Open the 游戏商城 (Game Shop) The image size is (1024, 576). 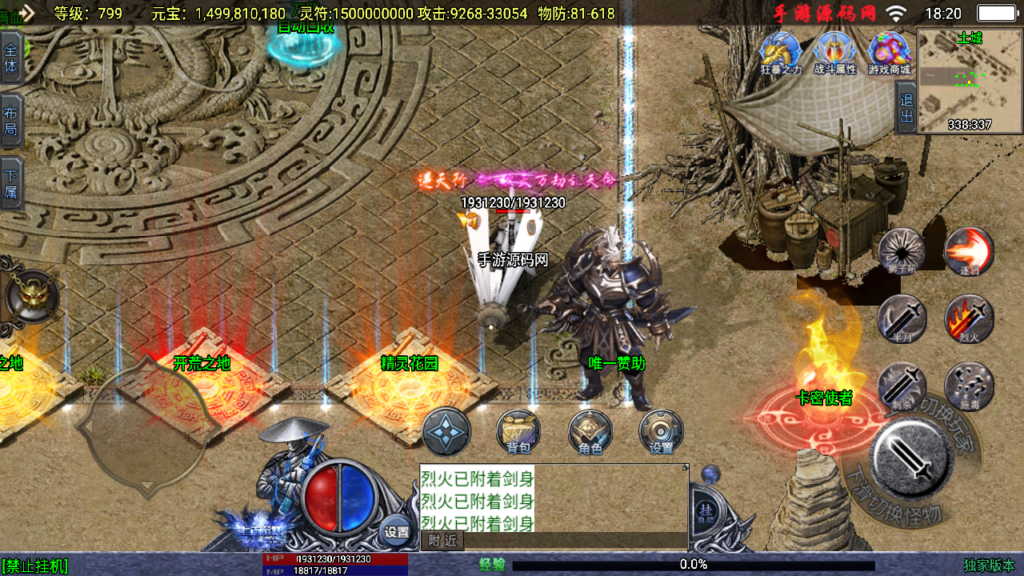889,52
